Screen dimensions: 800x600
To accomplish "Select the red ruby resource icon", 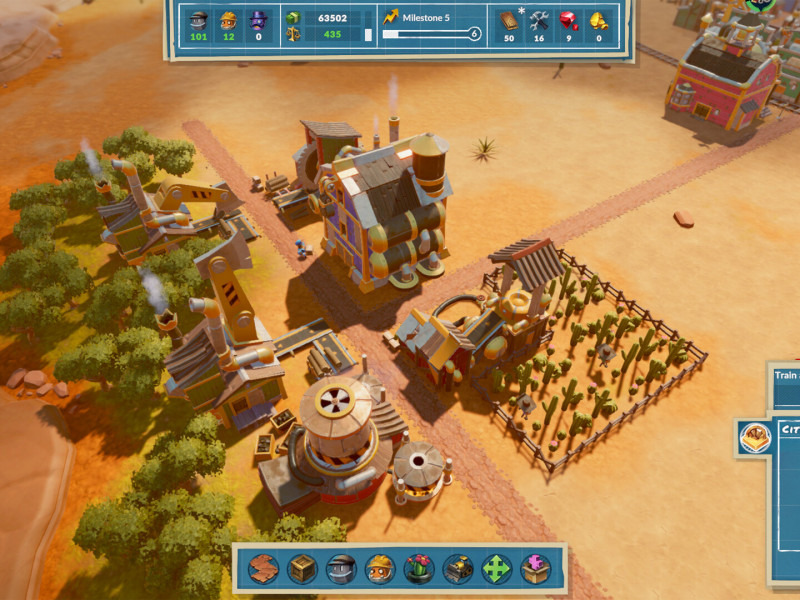I will pyautogui.click(x=569, y=19).
